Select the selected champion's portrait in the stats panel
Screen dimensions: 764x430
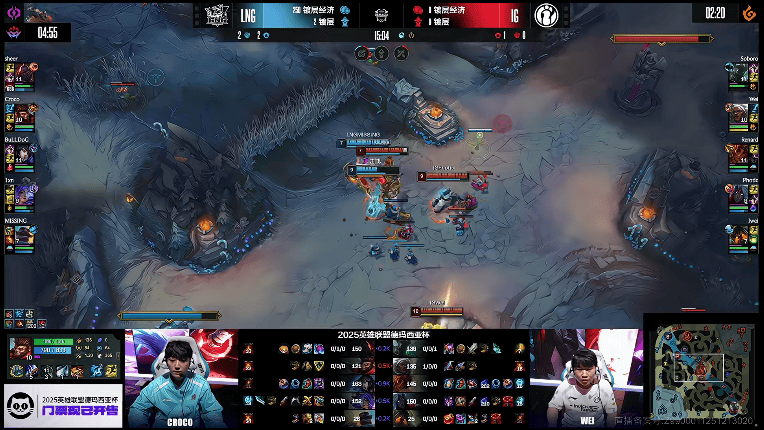click(19, 350)
